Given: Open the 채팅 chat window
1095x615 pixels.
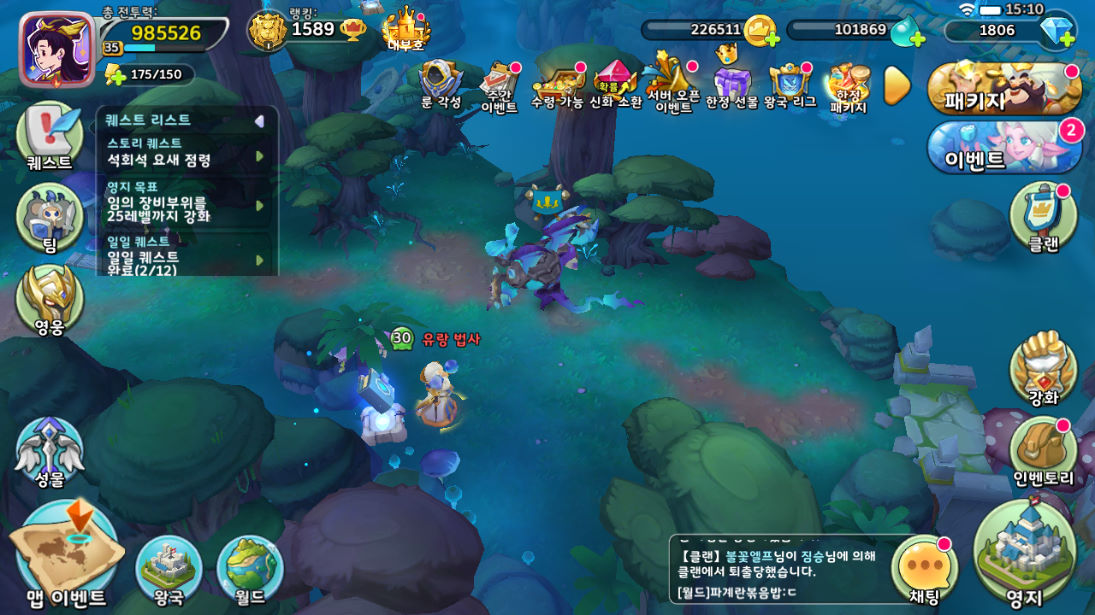Looking at the screenshot, I should pos(924,569).
